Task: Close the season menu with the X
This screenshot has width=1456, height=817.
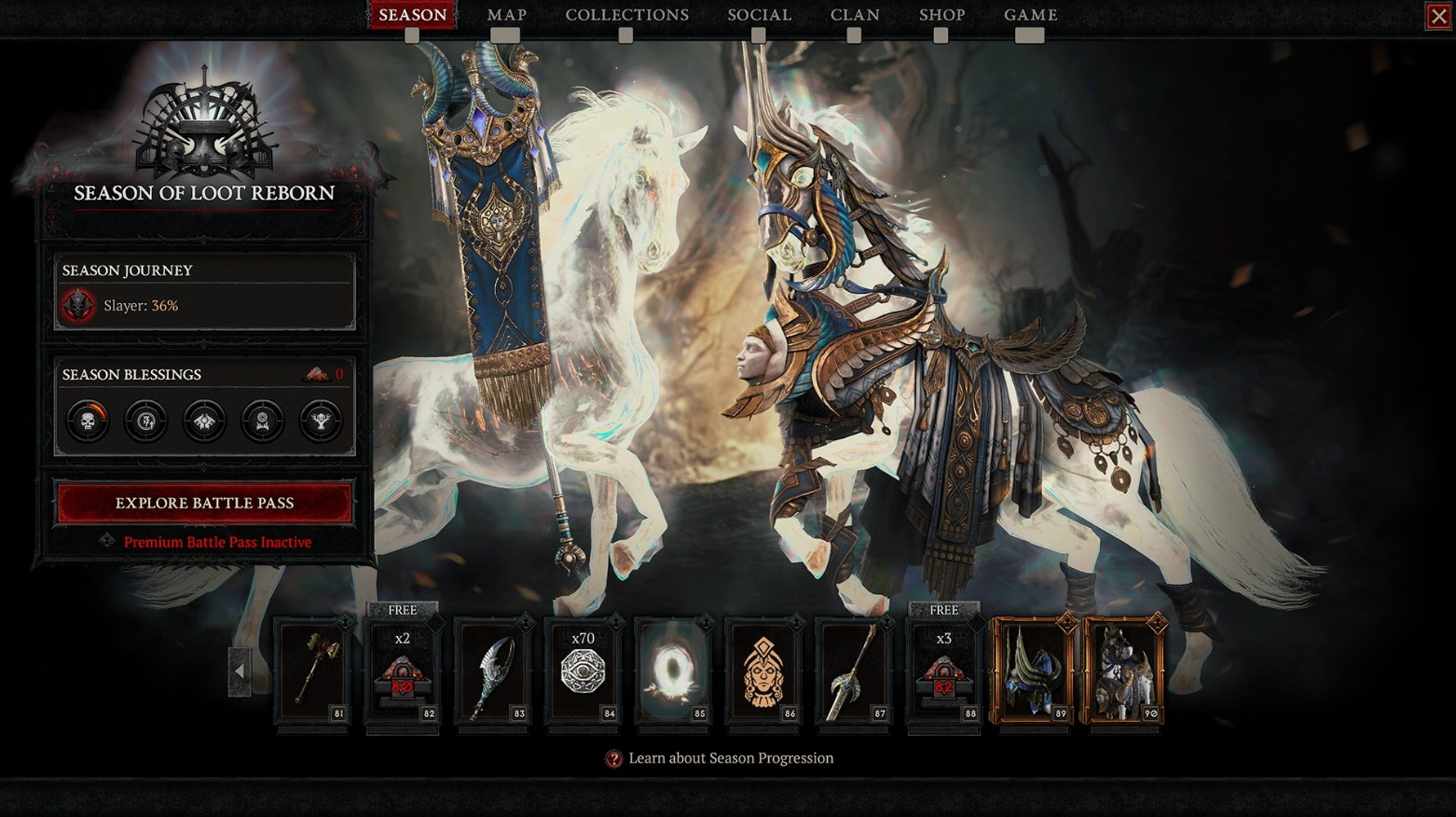Action: coord(1438,16)
